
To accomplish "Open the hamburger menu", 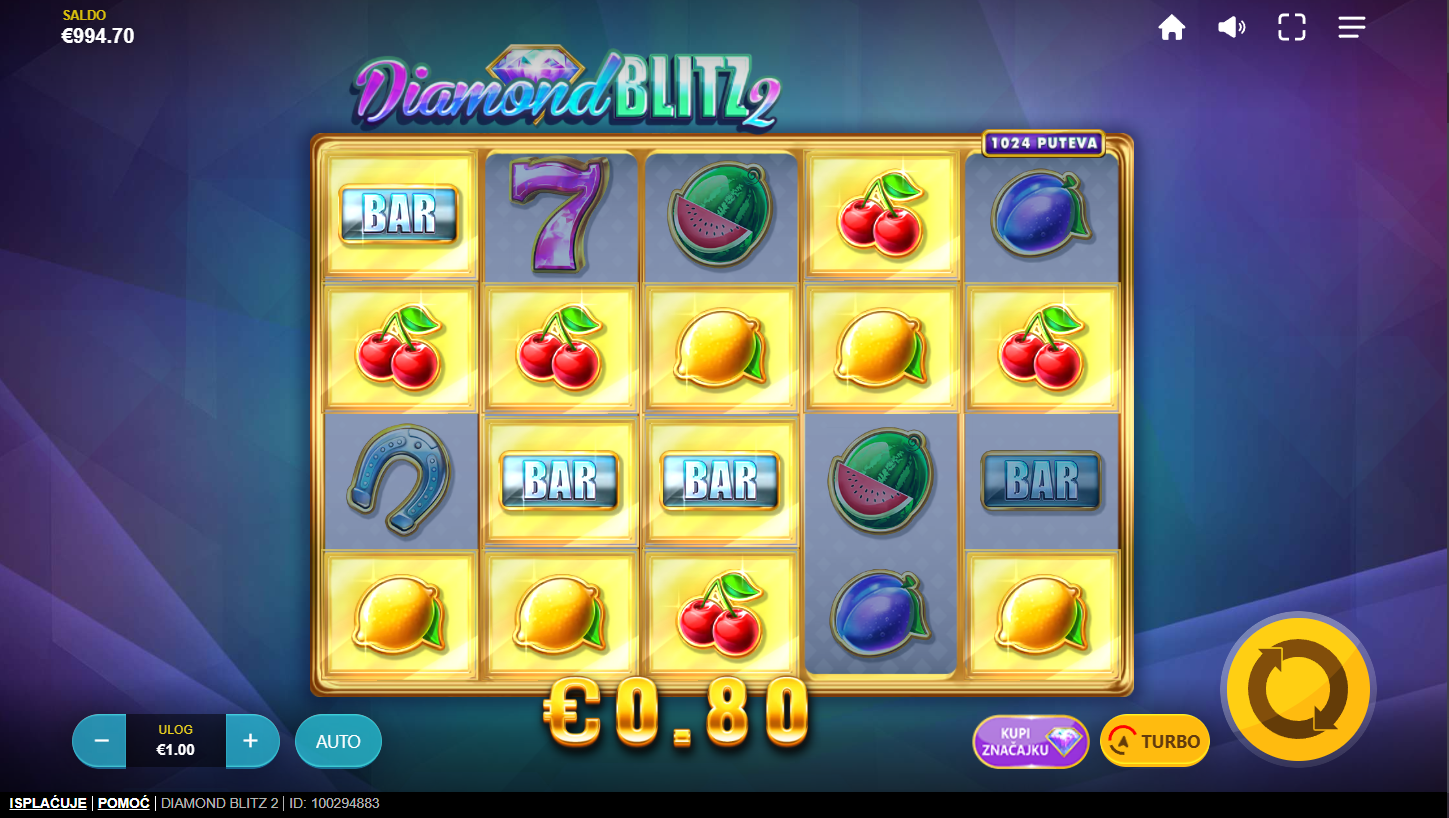I will pos(1352,28).
